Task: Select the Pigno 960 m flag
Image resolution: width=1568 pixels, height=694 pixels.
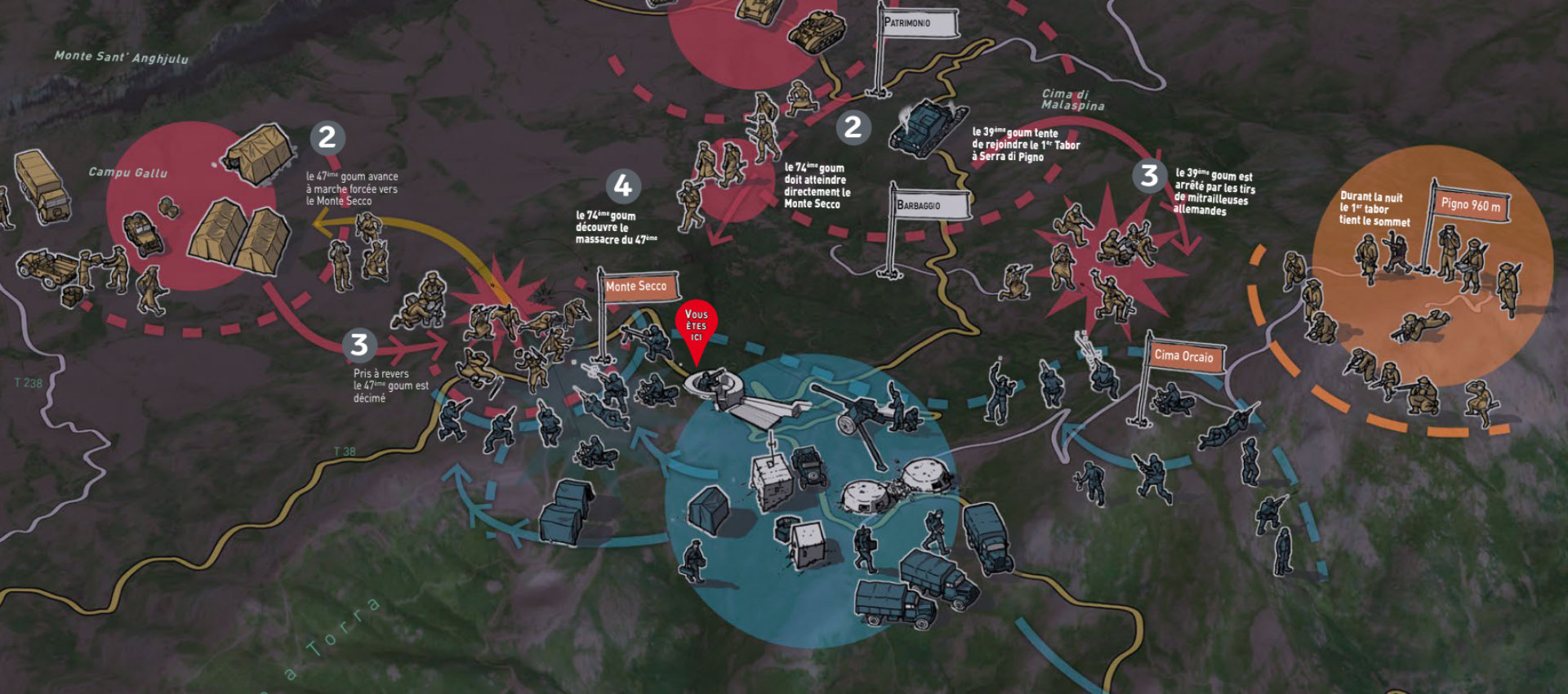Action: 1470,205
